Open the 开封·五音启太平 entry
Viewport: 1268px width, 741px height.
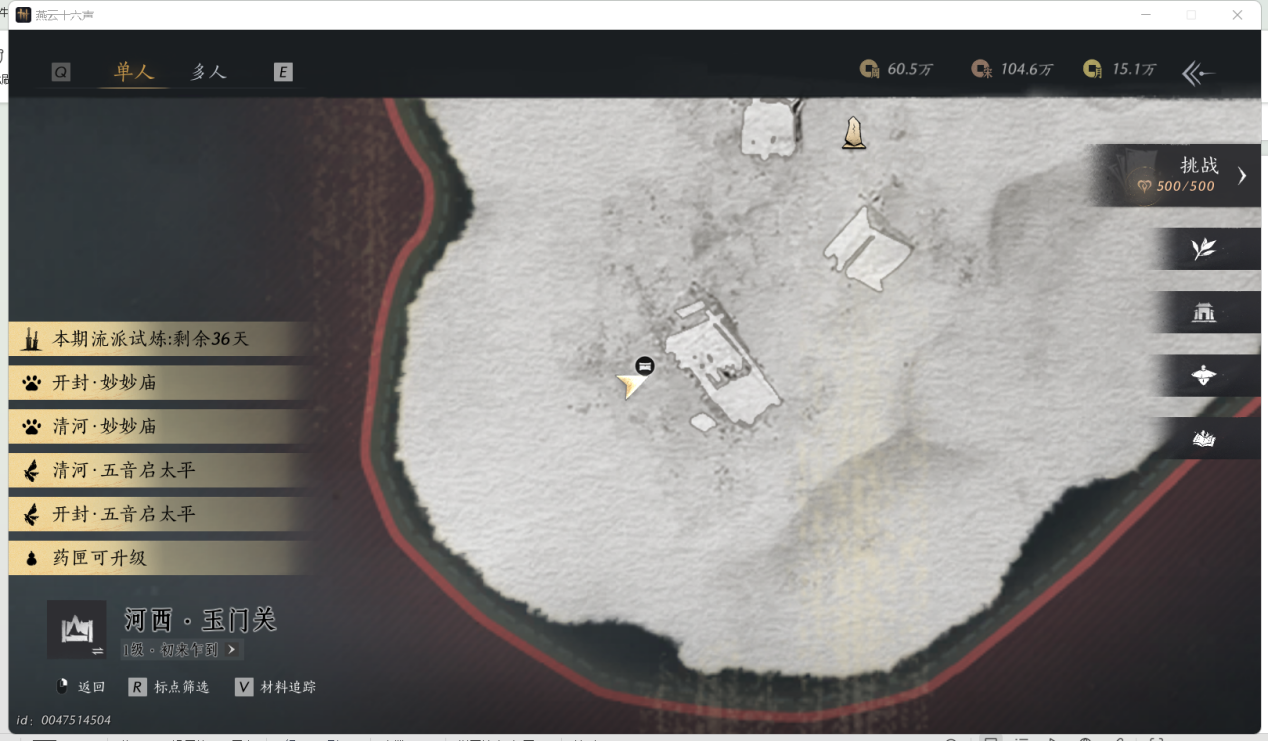click(124, 514)
